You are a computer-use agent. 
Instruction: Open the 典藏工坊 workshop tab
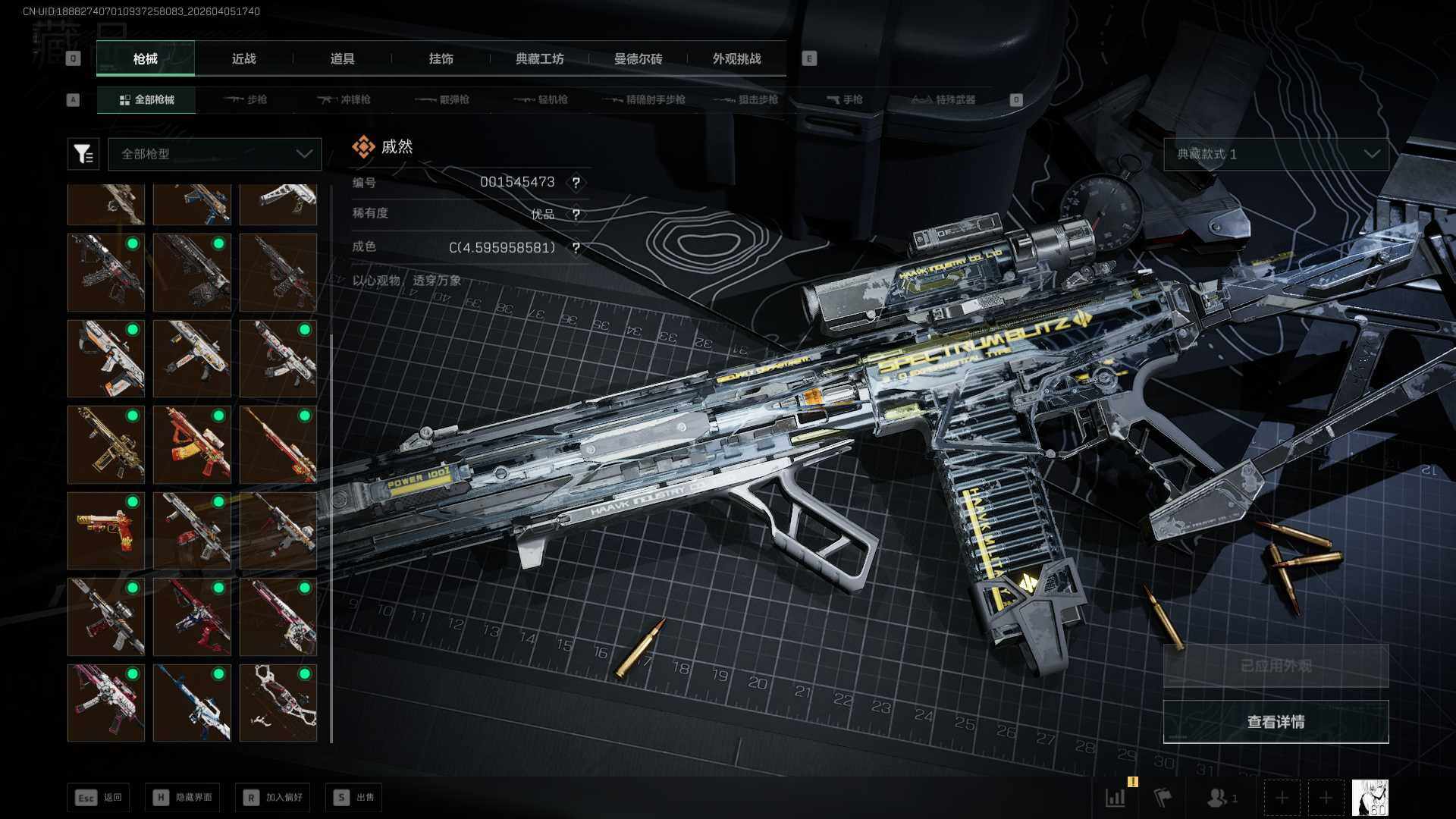[539, 58]
